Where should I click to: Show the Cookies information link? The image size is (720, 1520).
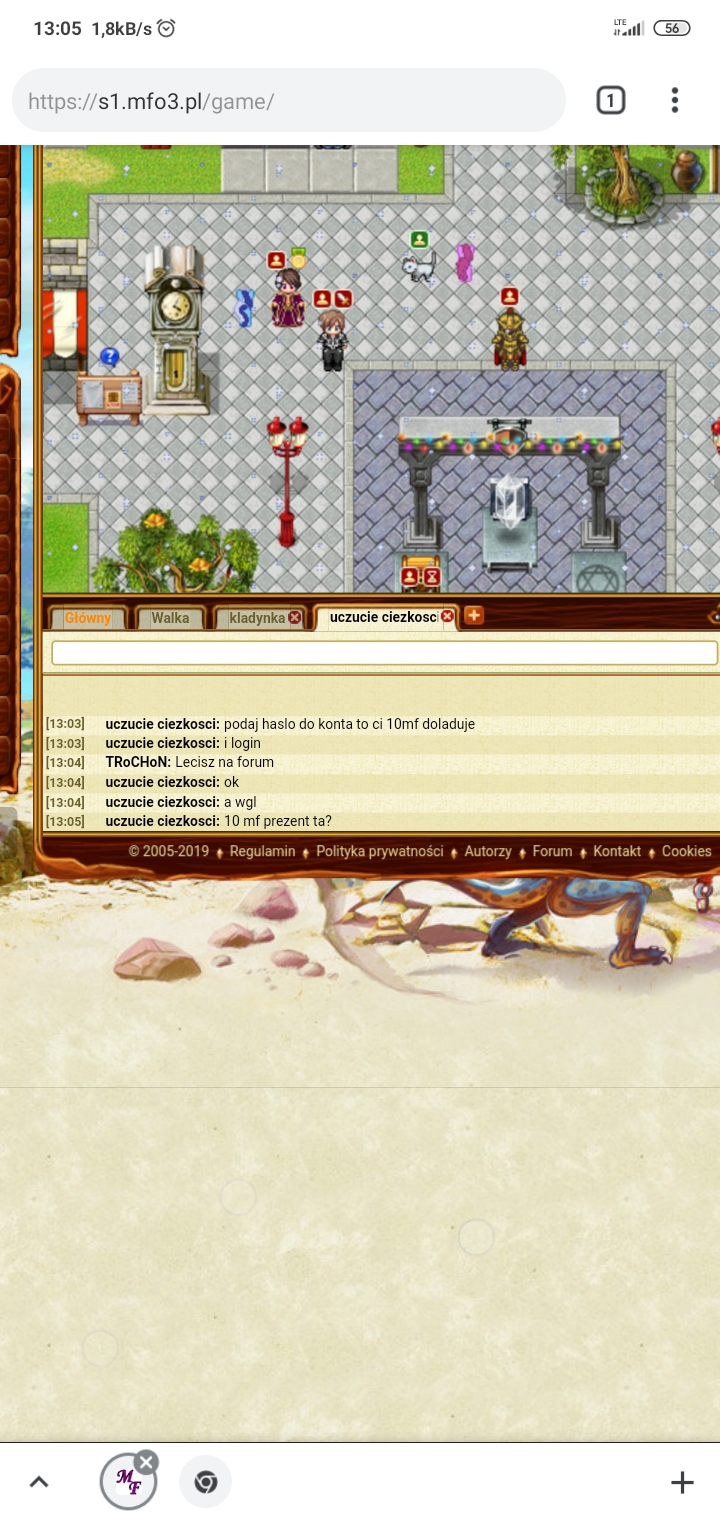(x=686, y=851)
